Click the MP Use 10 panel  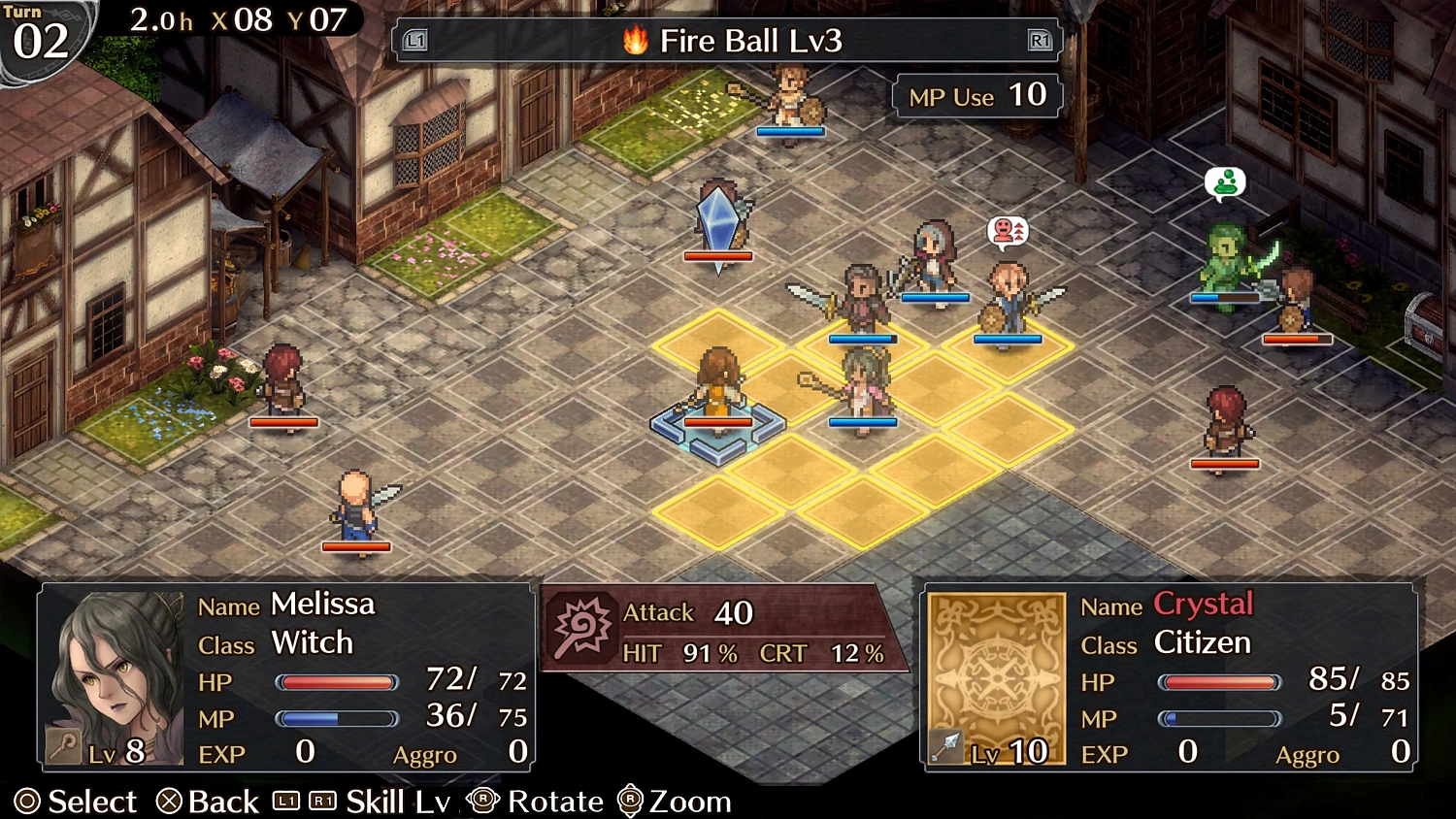click(974, 95)
